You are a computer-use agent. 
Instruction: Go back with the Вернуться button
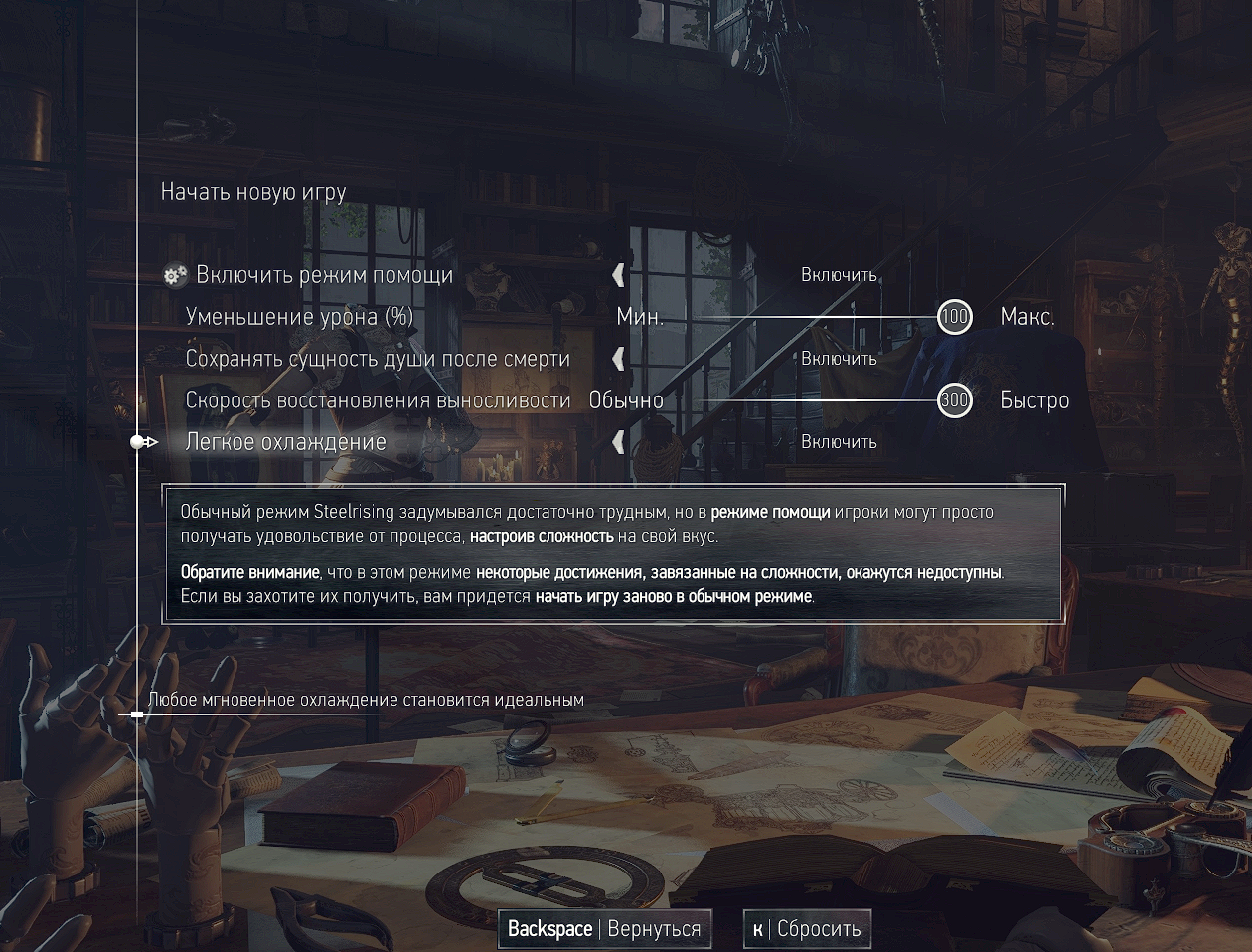[x=604, y=929]
